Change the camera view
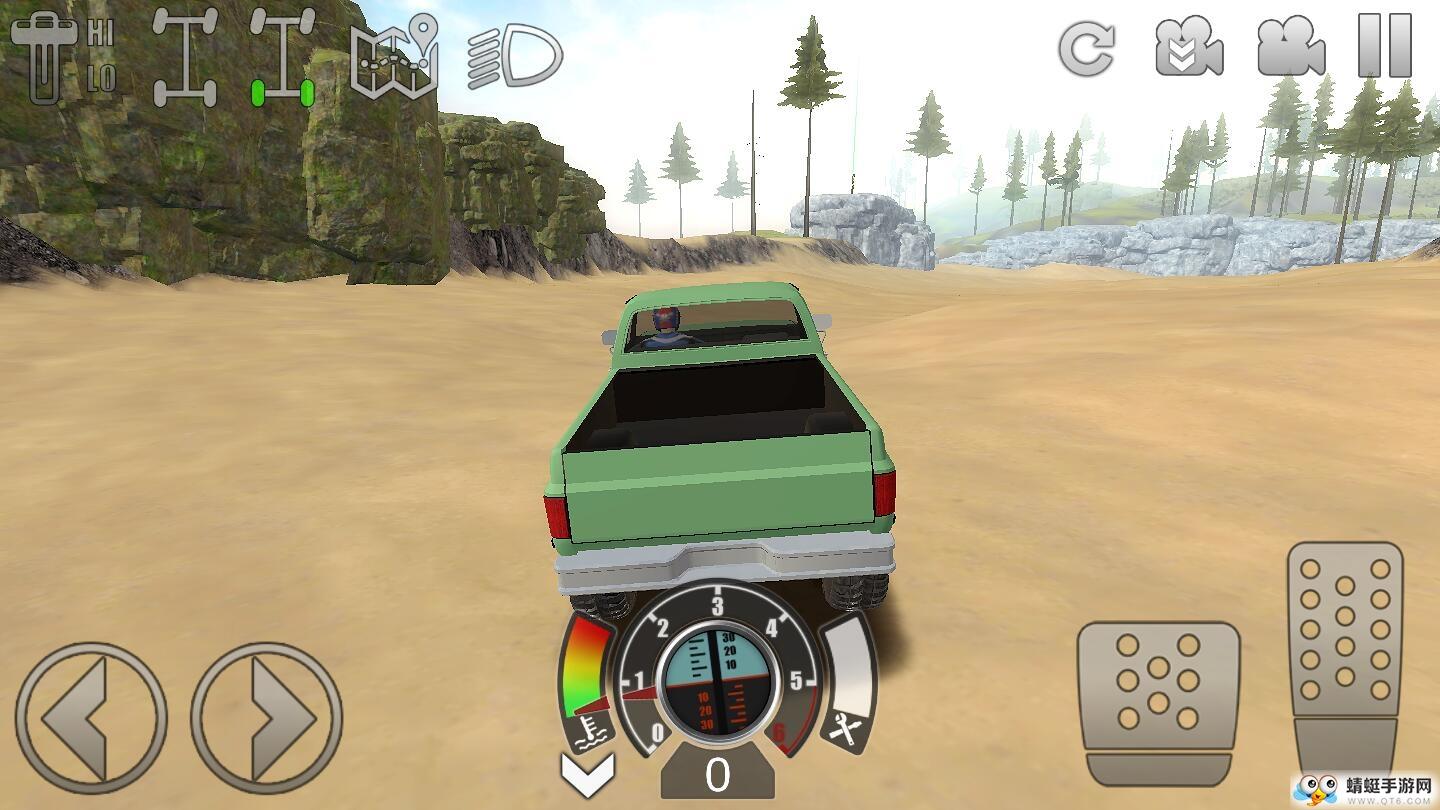 coord(1291,47)
